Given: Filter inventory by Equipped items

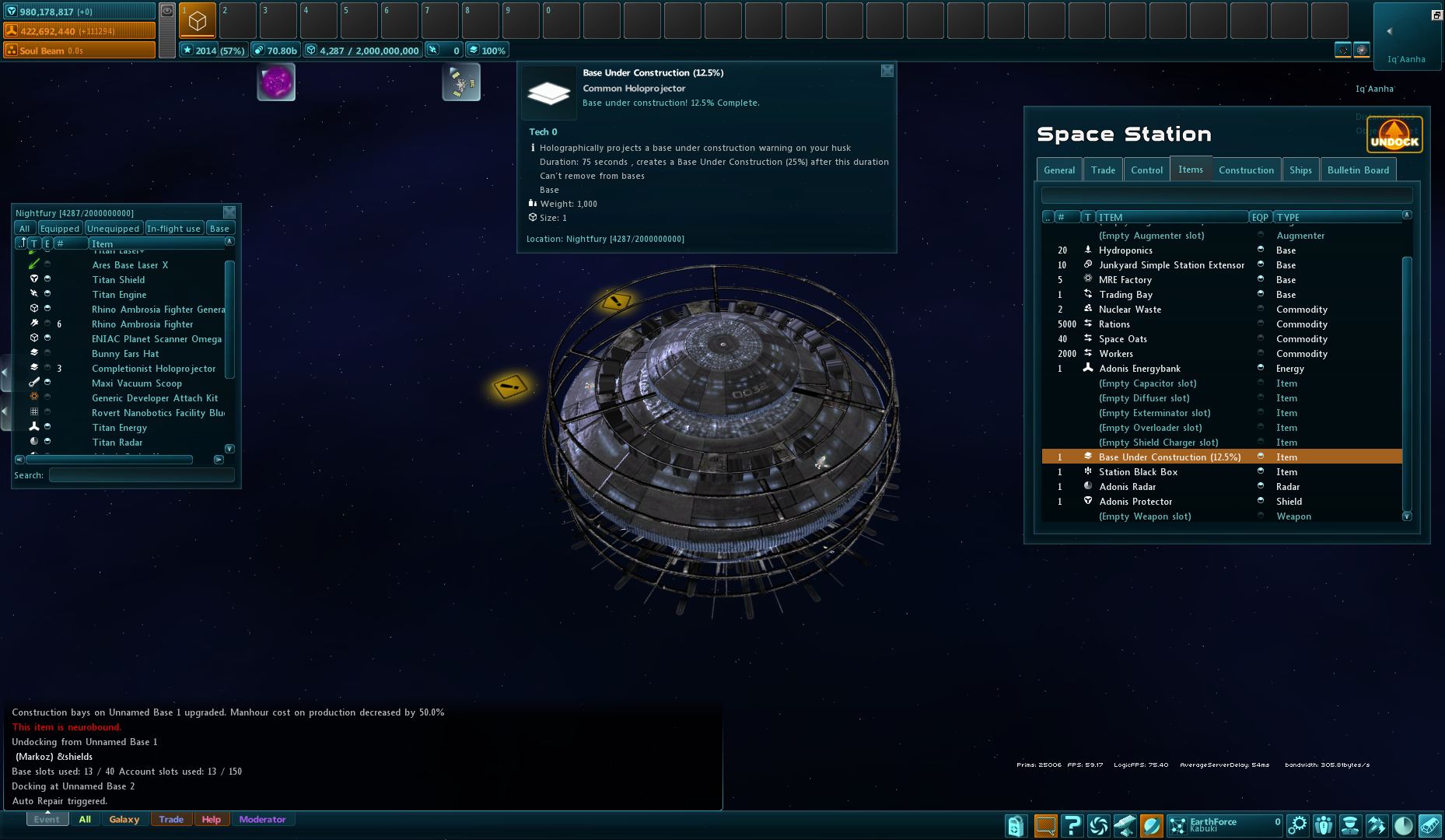Looking at the screenshot, I should point(60,229).
